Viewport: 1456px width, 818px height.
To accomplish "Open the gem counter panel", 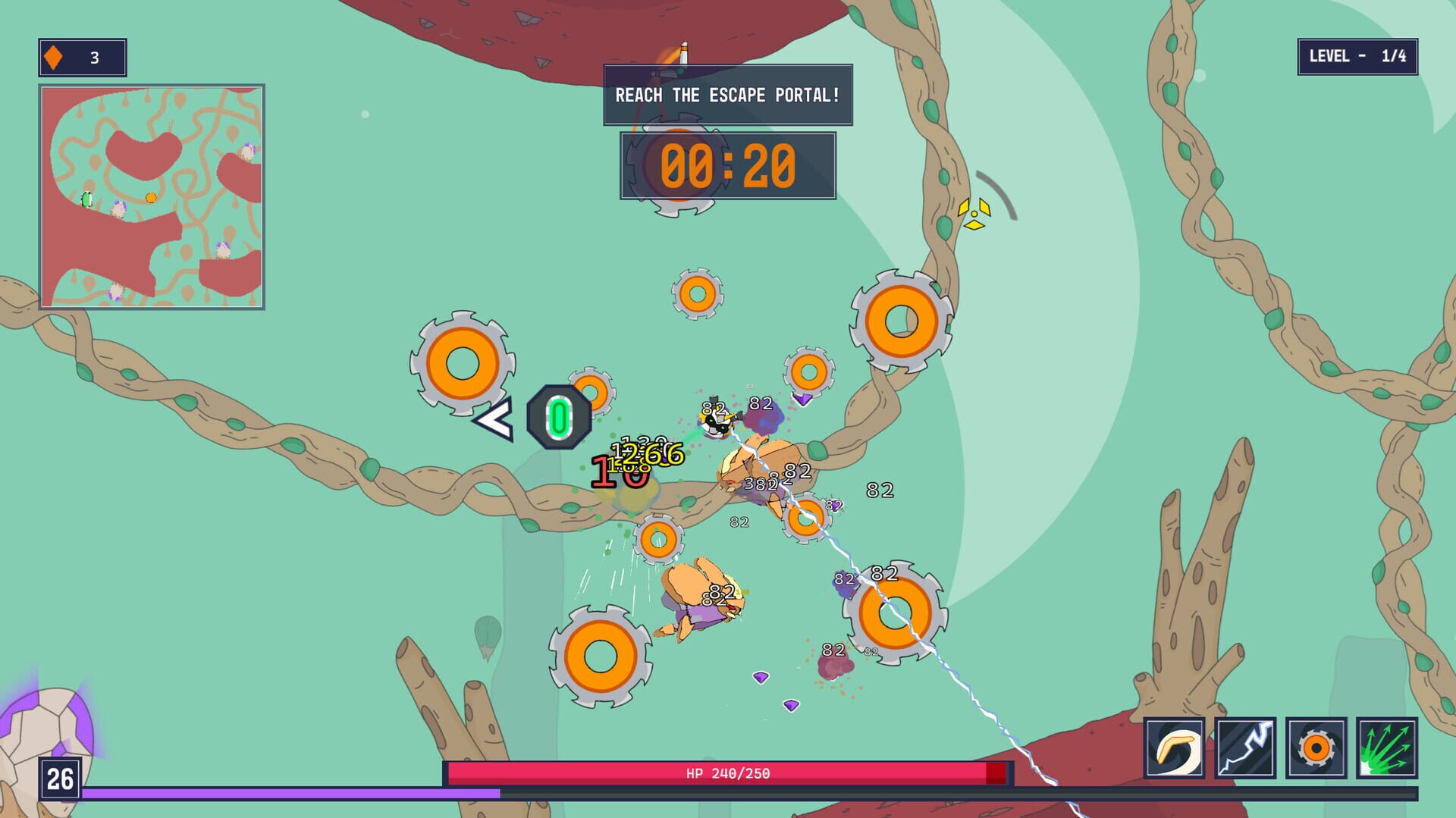I will [x=81, y=55].
